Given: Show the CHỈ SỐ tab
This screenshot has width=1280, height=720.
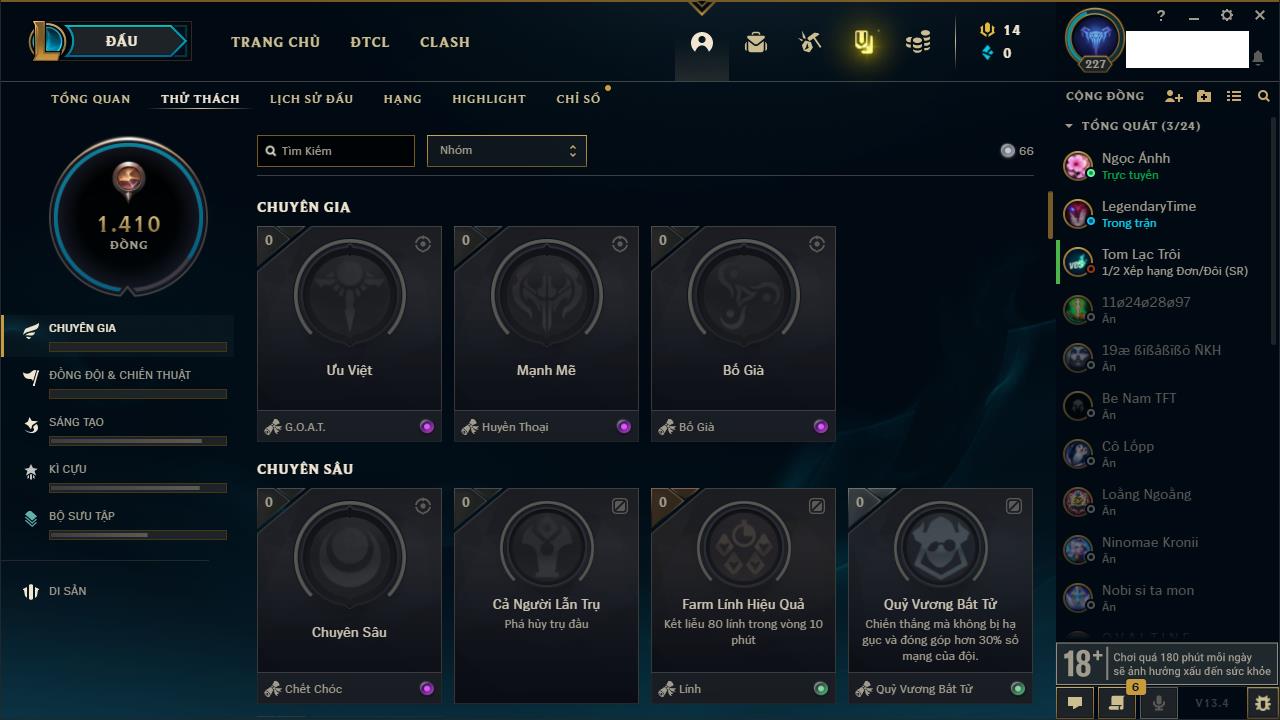Looking at the screenshot, I should (x=578, y=99).
